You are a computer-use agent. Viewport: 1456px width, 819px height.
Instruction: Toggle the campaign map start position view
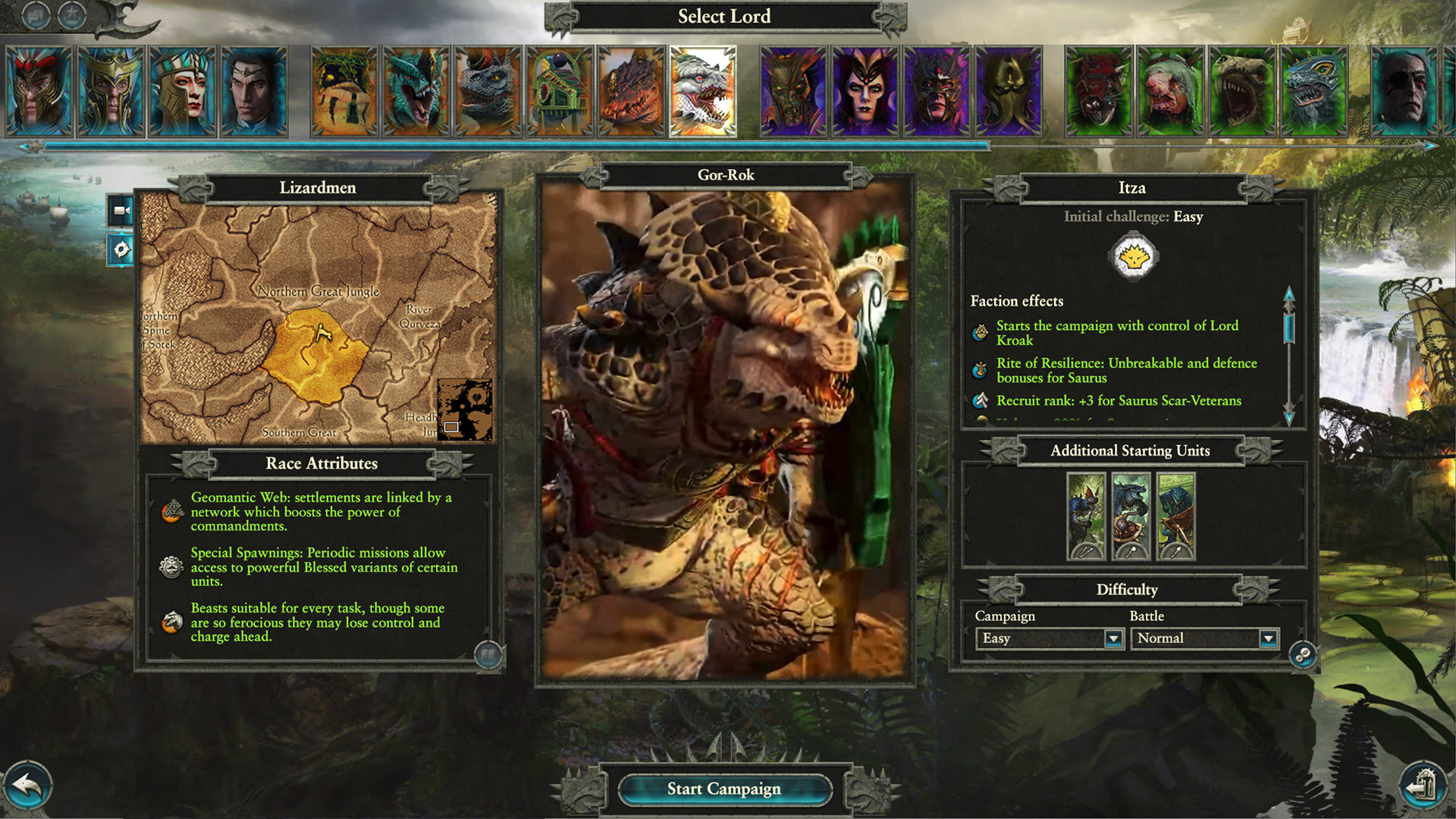[x=121, y=249]
